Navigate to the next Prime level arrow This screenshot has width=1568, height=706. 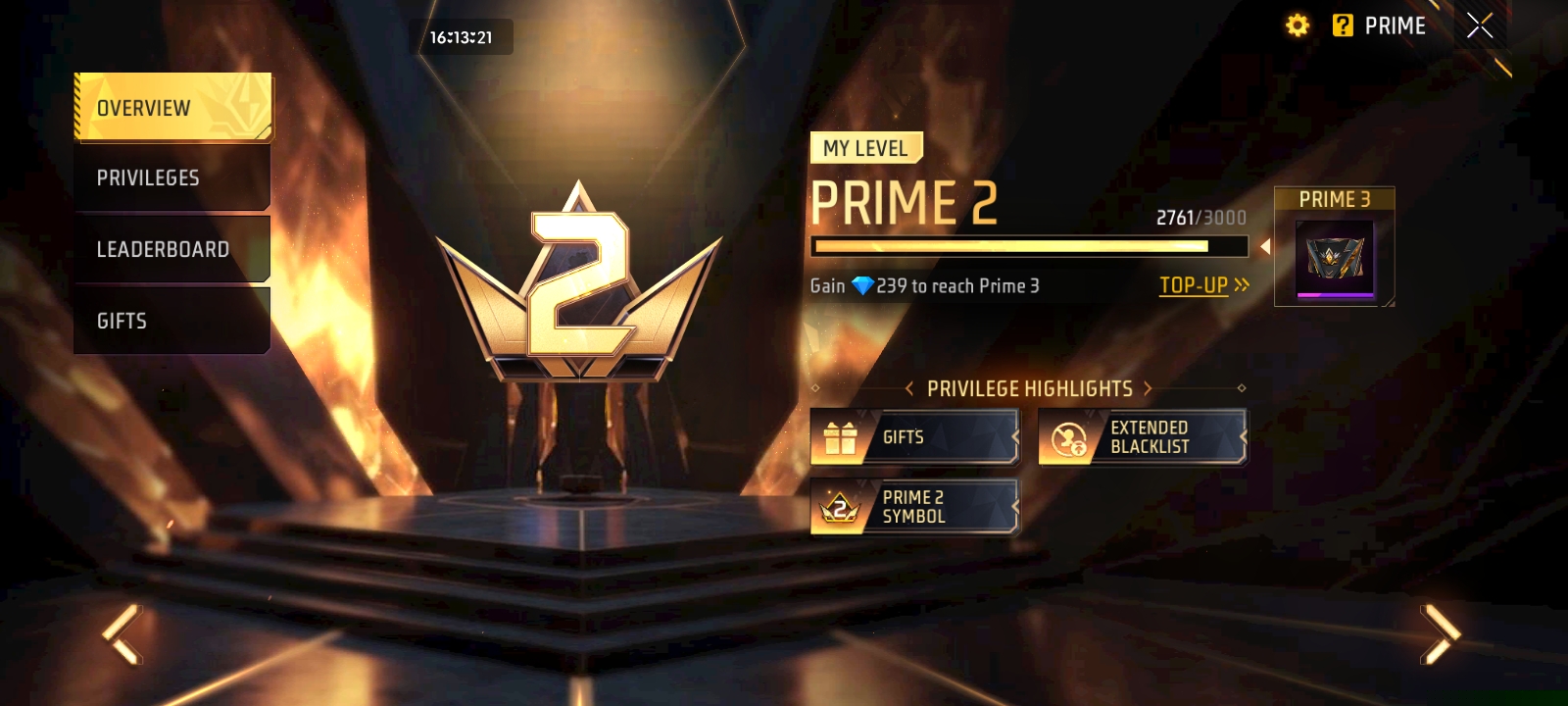1439,634
